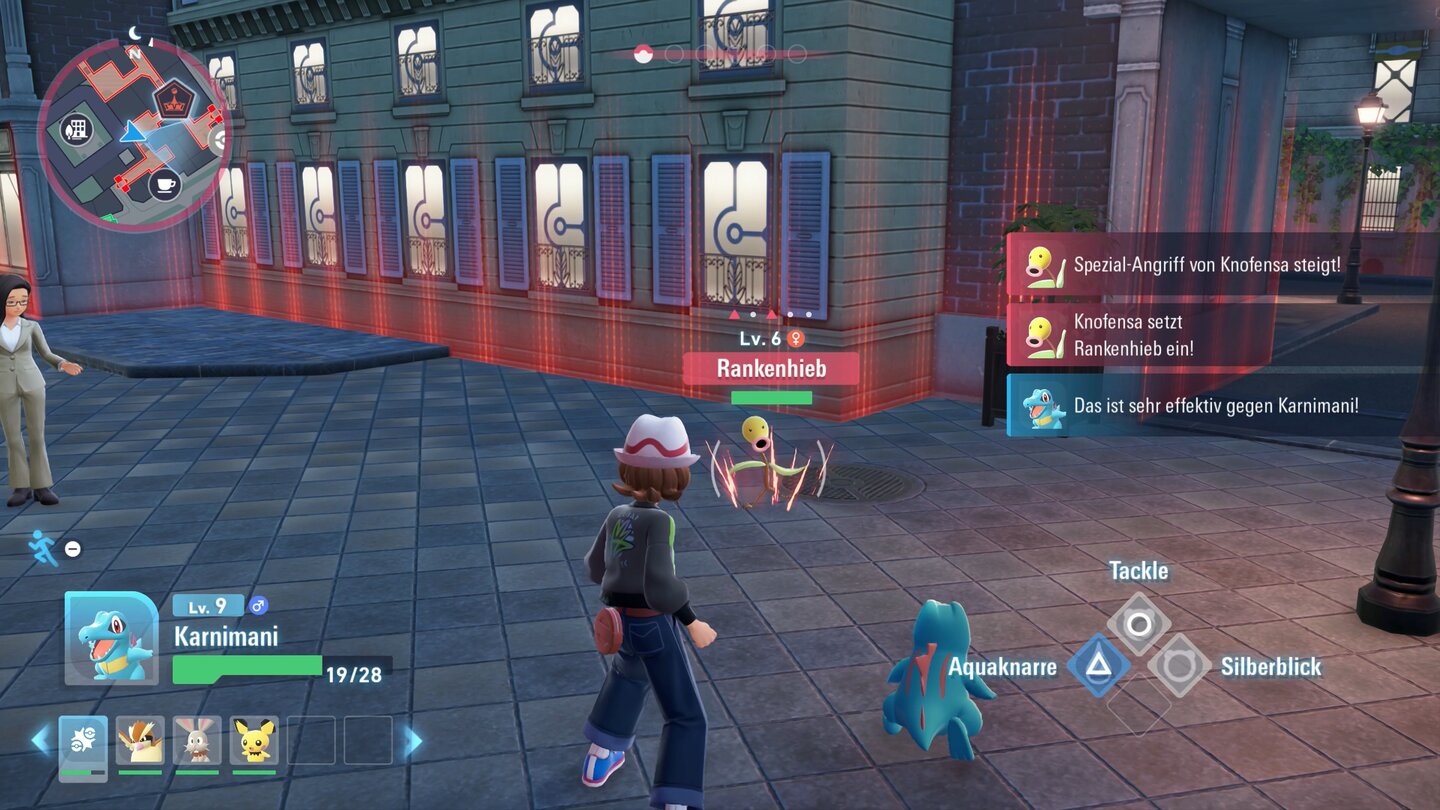Toggle the running mode indicator
This screenshot has width=1440, height=810.
point(40,547)
